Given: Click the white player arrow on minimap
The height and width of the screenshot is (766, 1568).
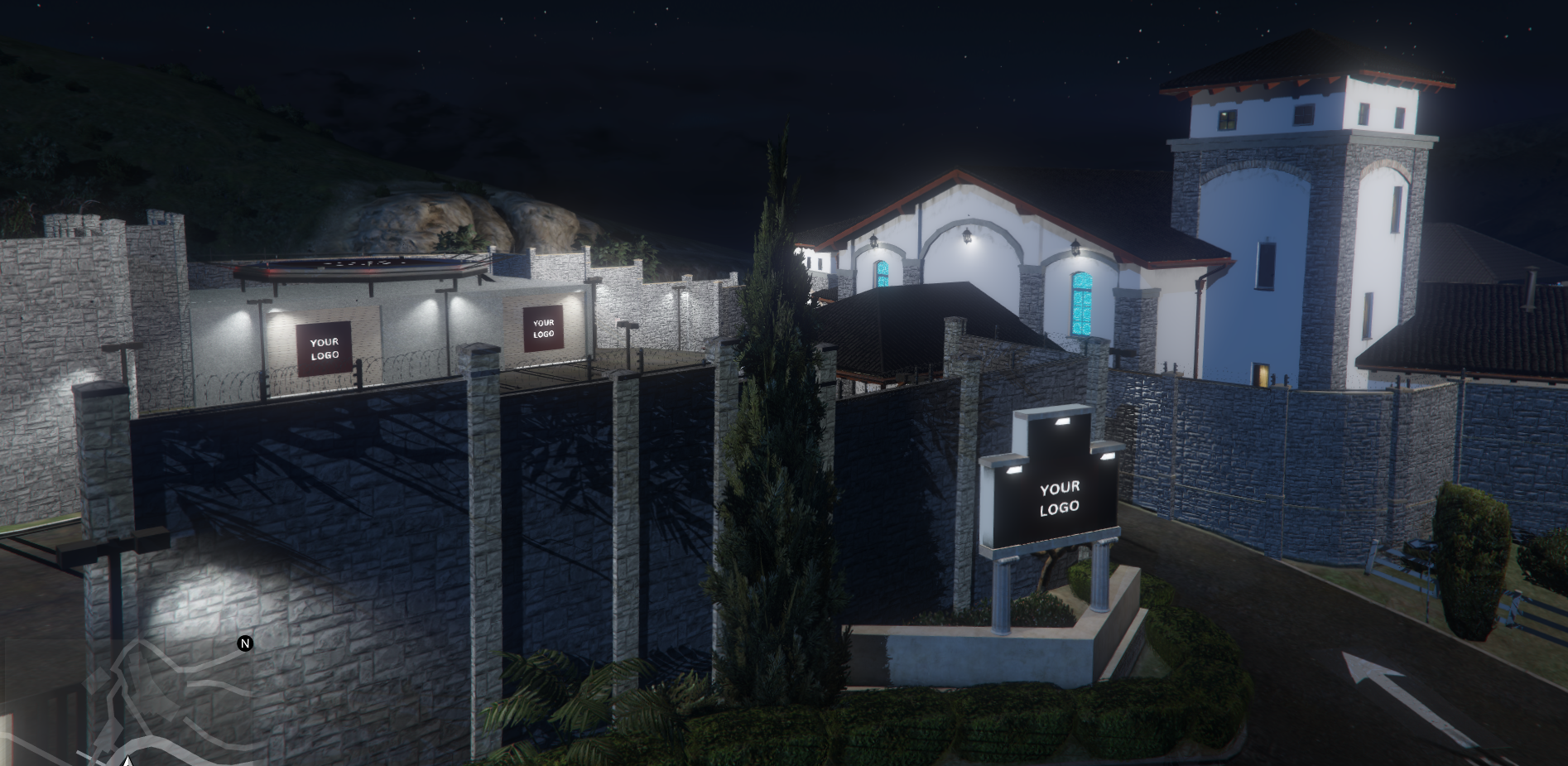Looking at the screenshot, I should (x=127, y=760).
